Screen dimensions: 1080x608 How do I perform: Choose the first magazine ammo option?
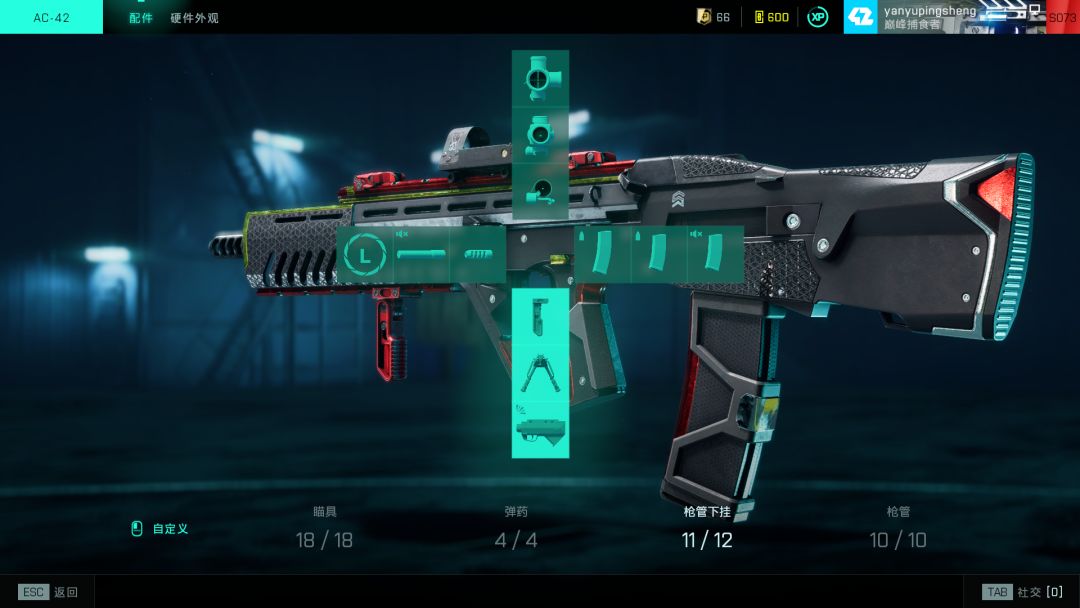click(x=602, y=255)
